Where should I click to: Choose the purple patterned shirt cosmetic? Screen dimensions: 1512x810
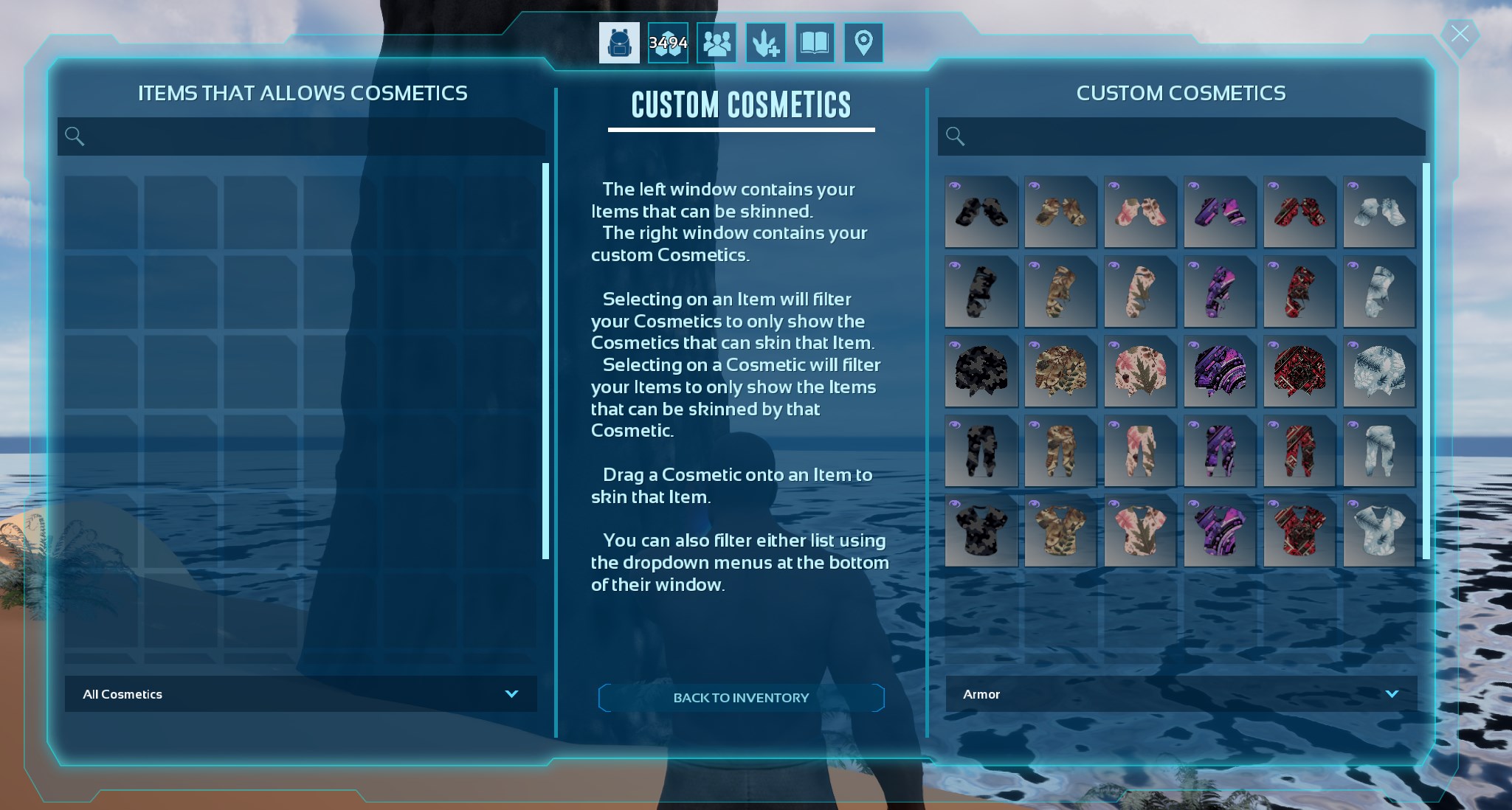coord(1220,531)
